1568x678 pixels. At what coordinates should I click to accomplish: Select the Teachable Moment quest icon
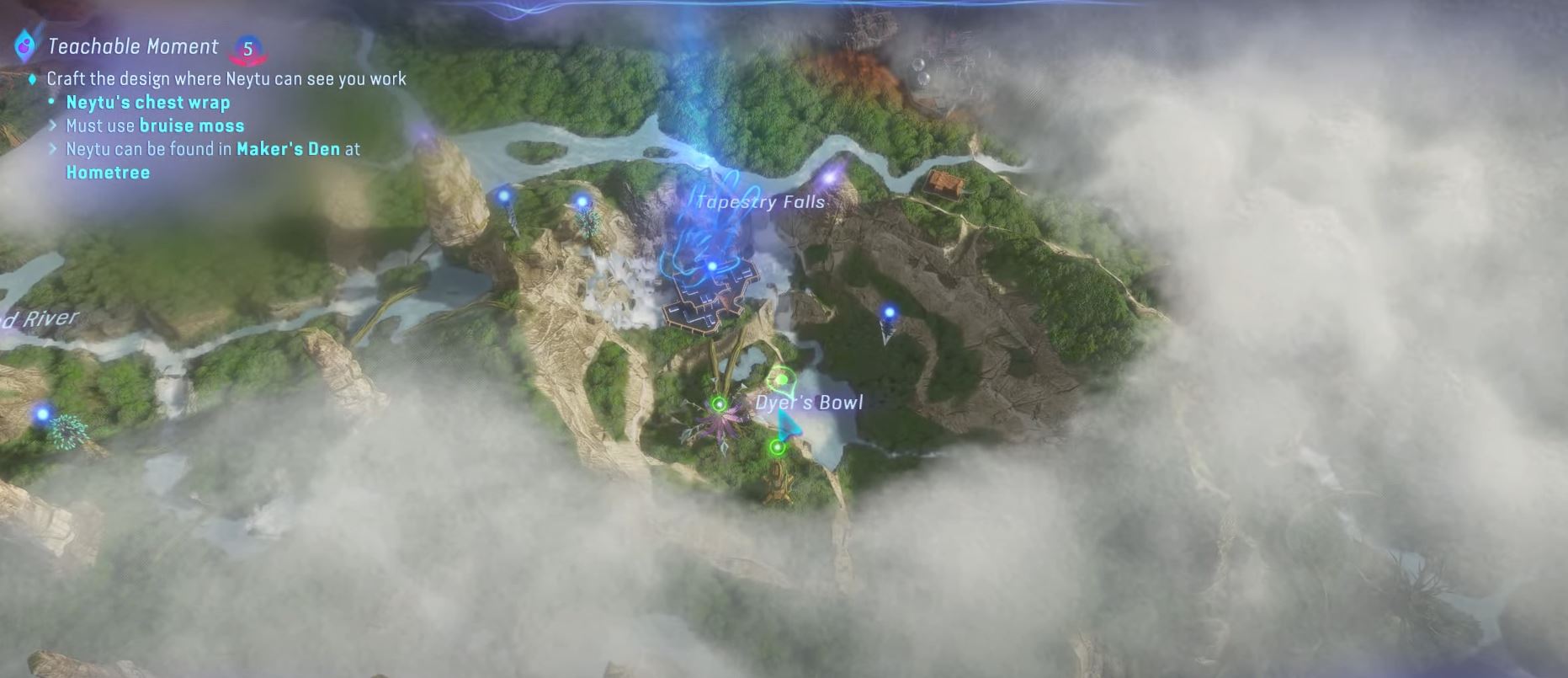point(28,46)
